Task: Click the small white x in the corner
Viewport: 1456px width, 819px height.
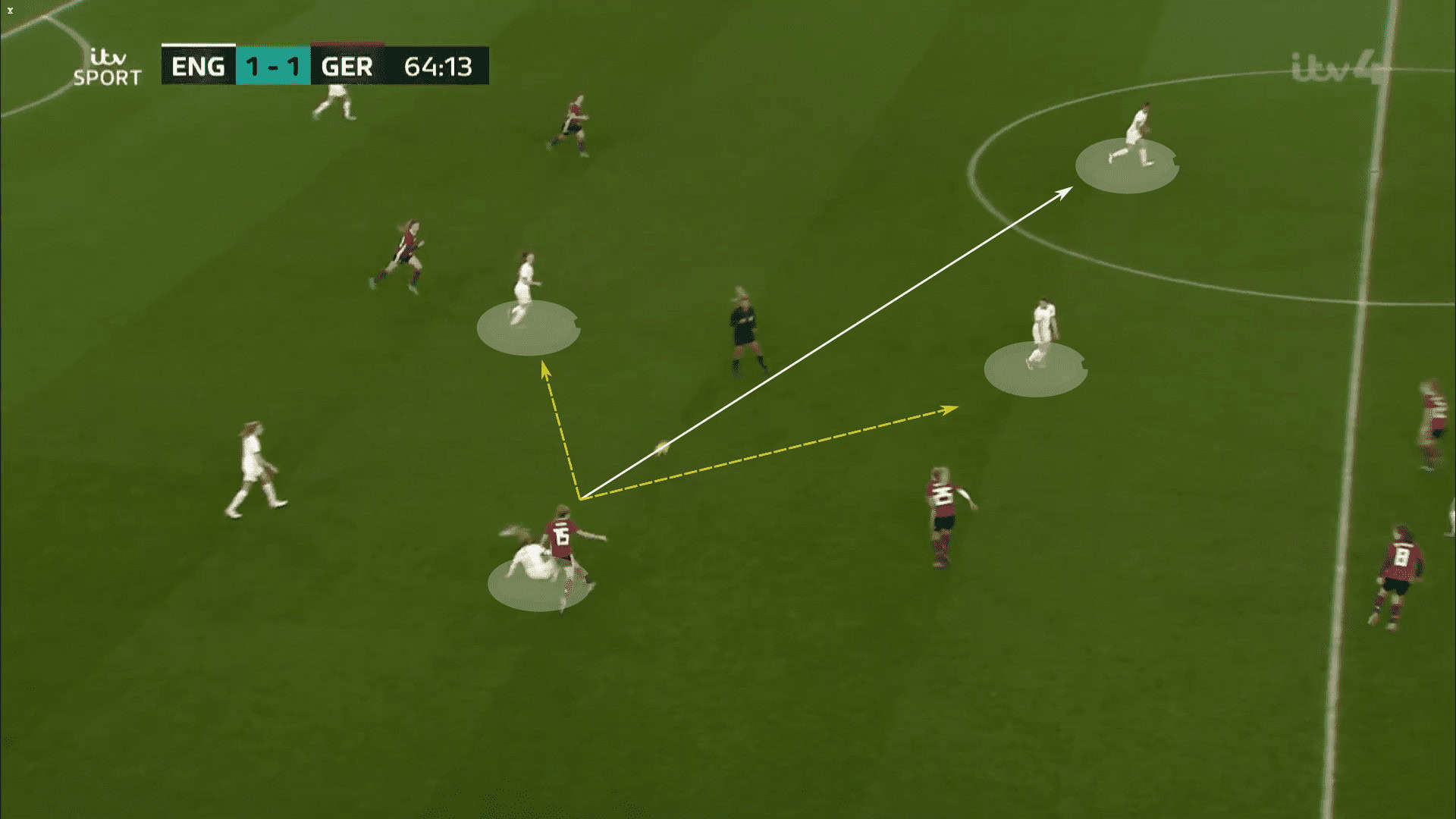Action: click(x=10, y=11)
